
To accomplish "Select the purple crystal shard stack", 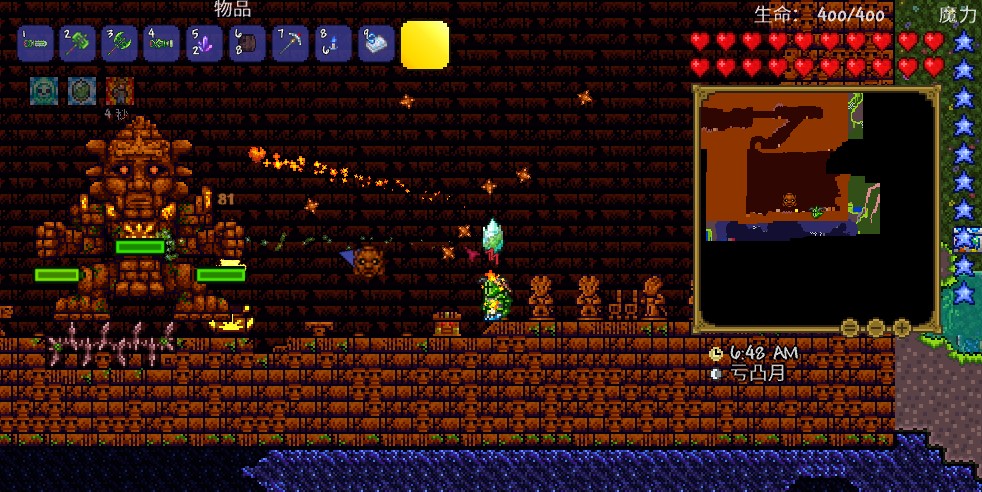I will [x=205, y=45].
